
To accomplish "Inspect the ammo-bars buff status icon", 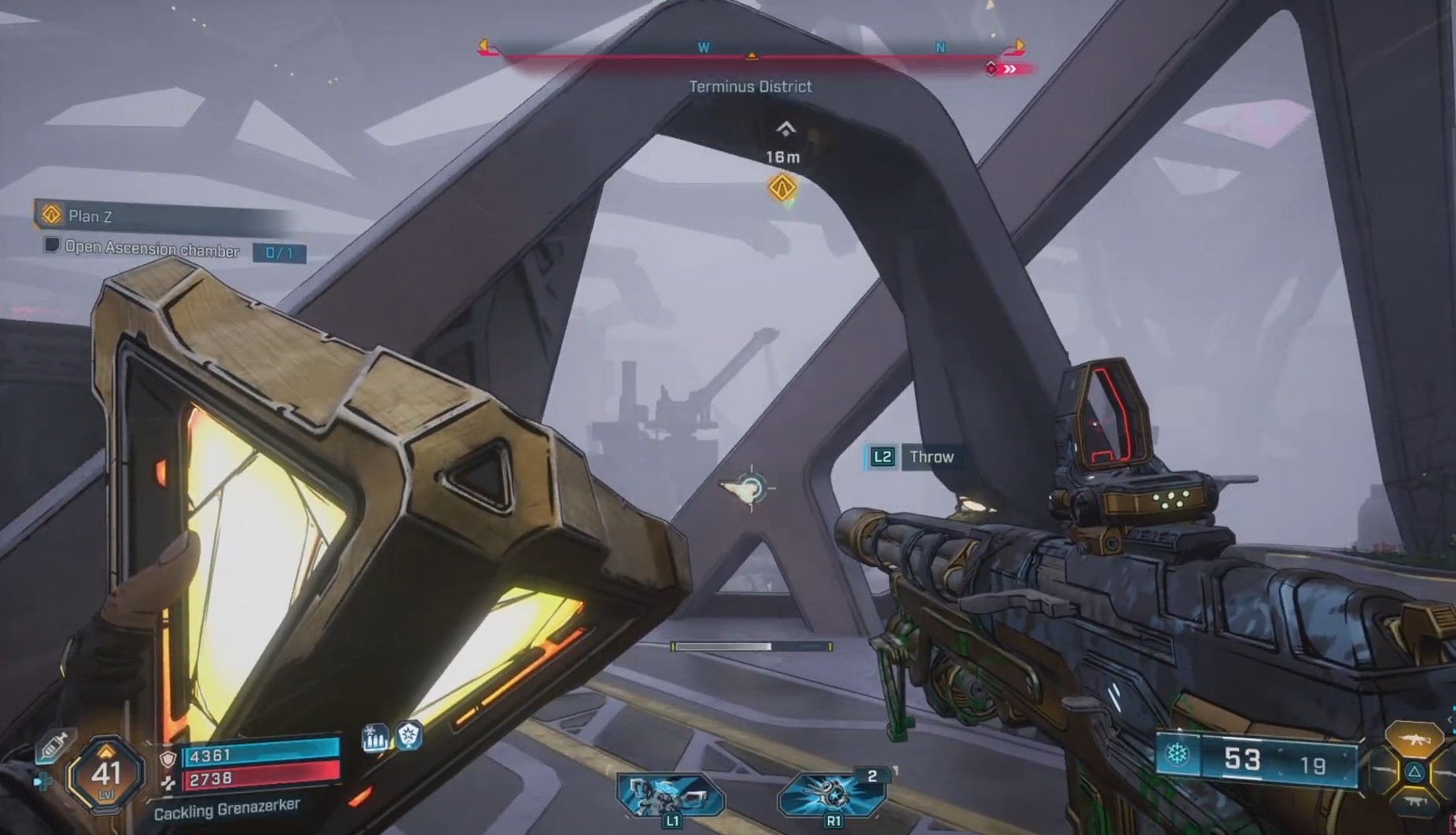I will (375, 738).
